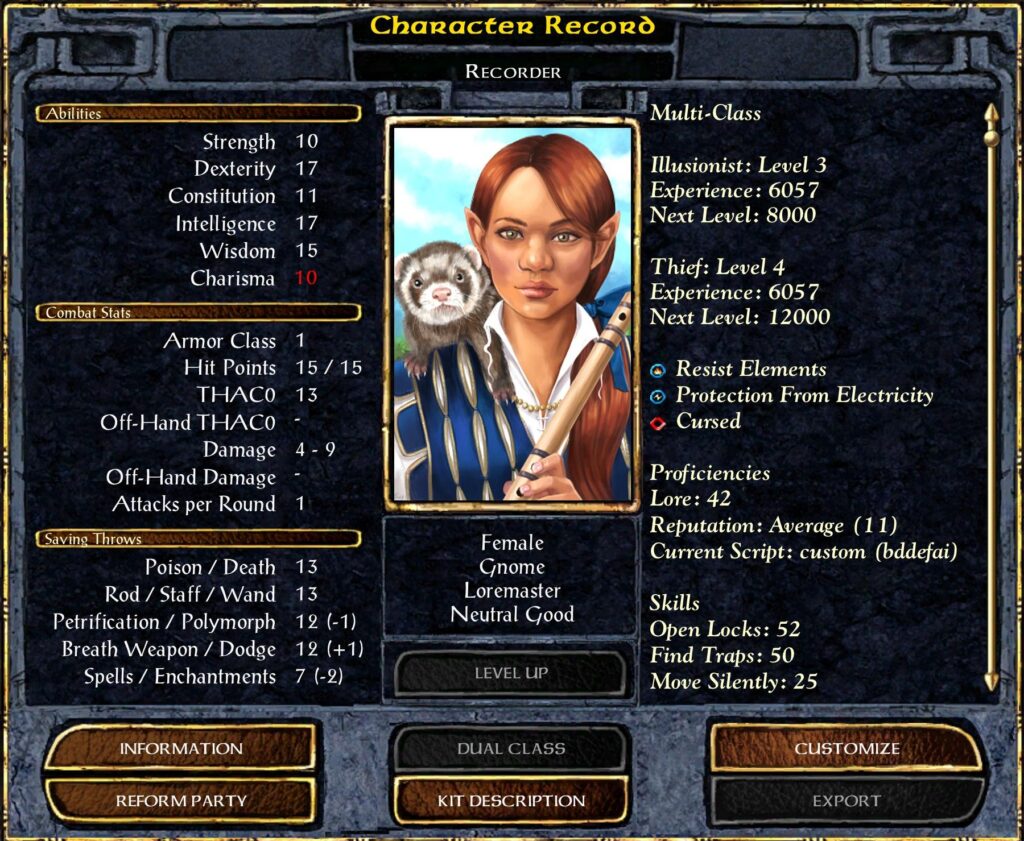Show the Kit Description
This screenshot has height=841, width=1024.
511,800
